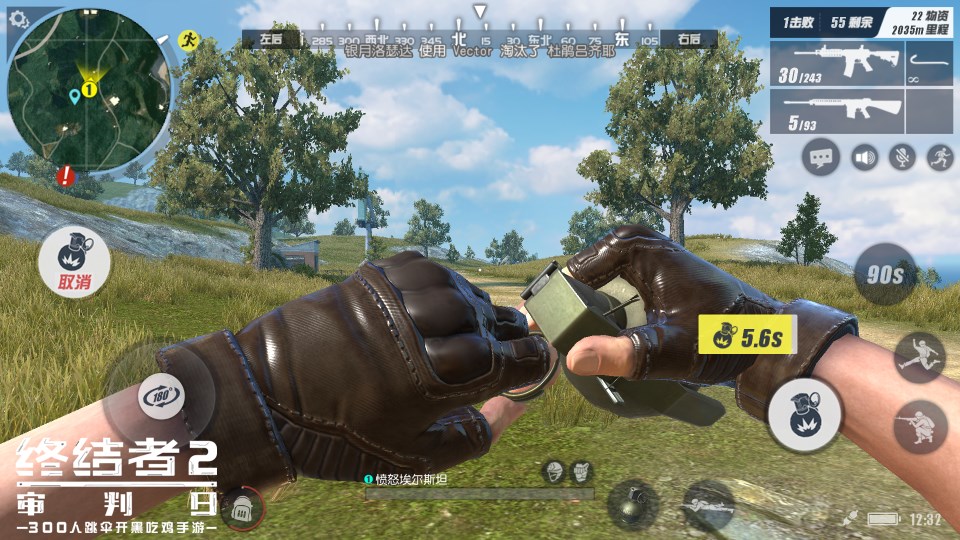Tap the crouch button
The height and width of the screenshot is (540, 960).
point(920,427)
